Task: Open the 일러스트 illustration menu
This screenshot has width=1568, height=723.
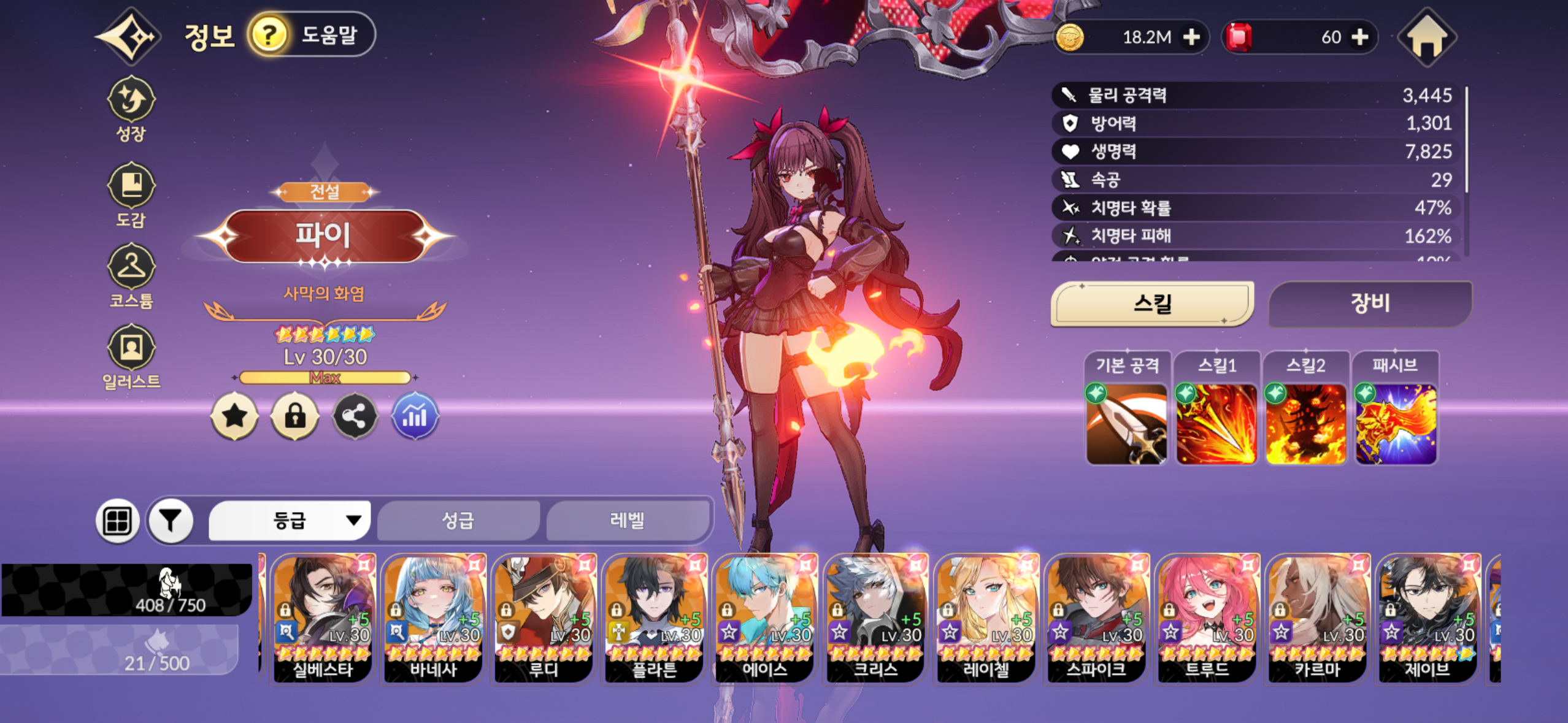Action: pyautogui.click(x=131, y=357)
